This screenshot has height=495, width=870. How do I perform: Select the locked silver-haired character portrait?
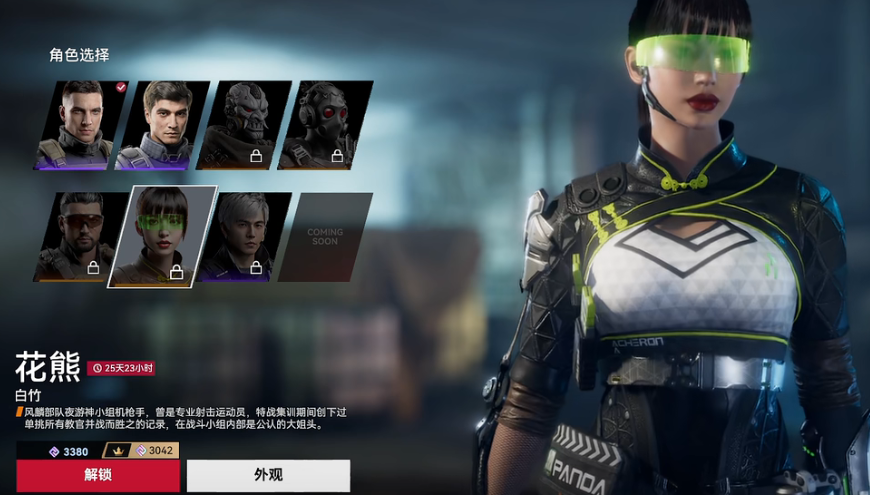[244, 237]
